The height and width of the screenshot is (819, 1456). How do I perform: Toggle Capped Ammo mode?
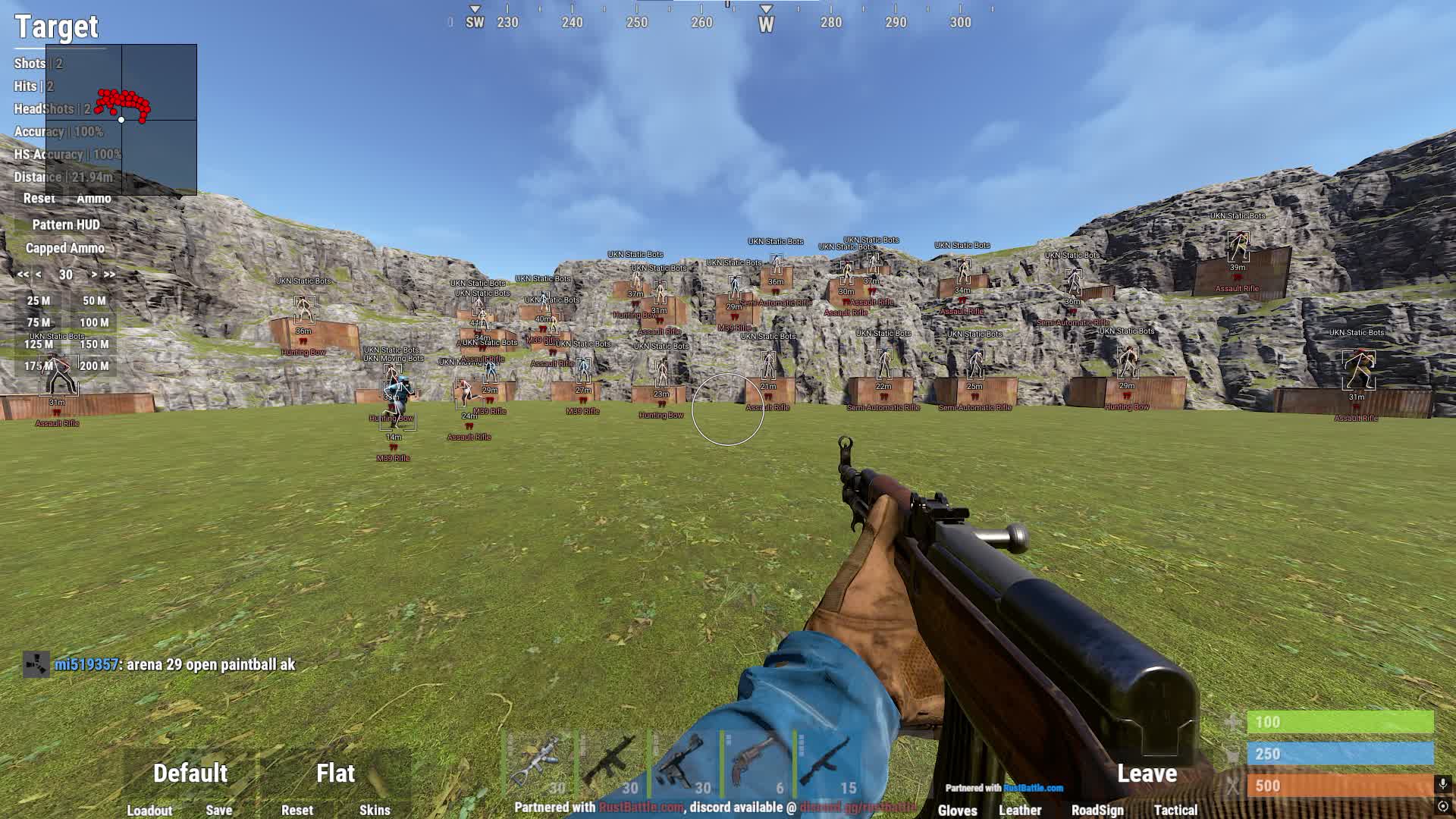tap(67, 247)
